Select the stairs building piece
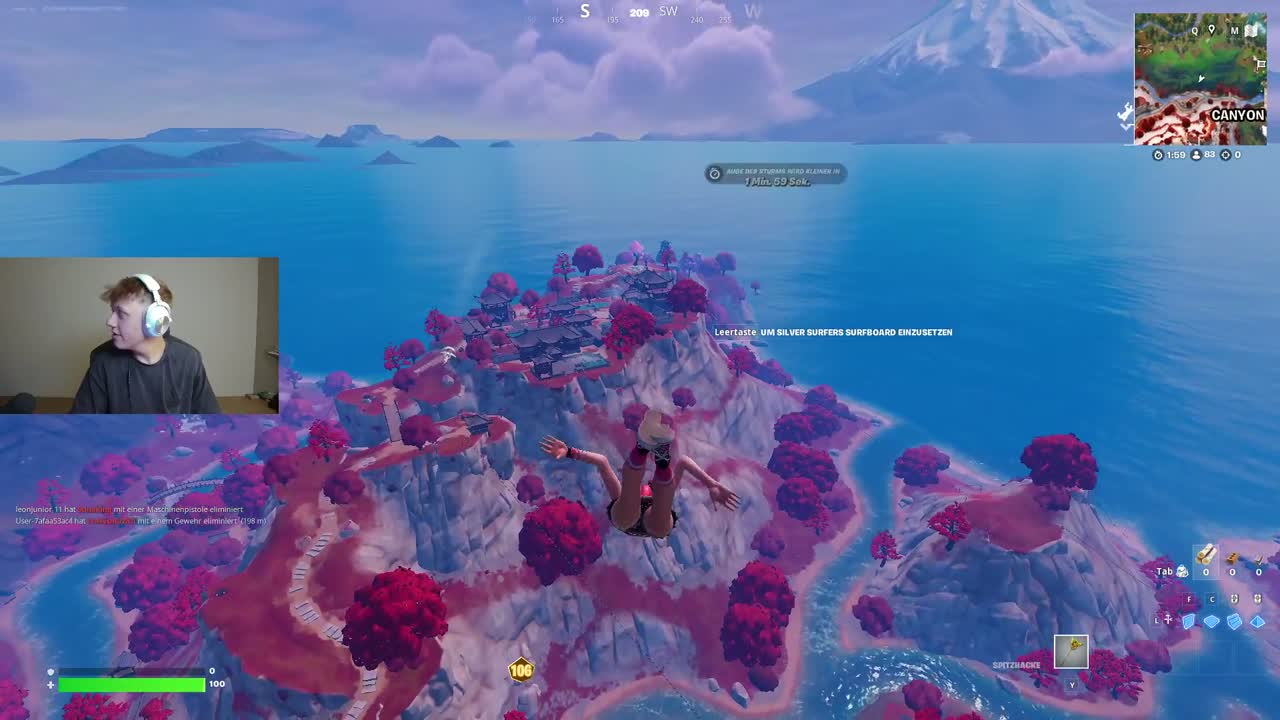 (1234, 621)
